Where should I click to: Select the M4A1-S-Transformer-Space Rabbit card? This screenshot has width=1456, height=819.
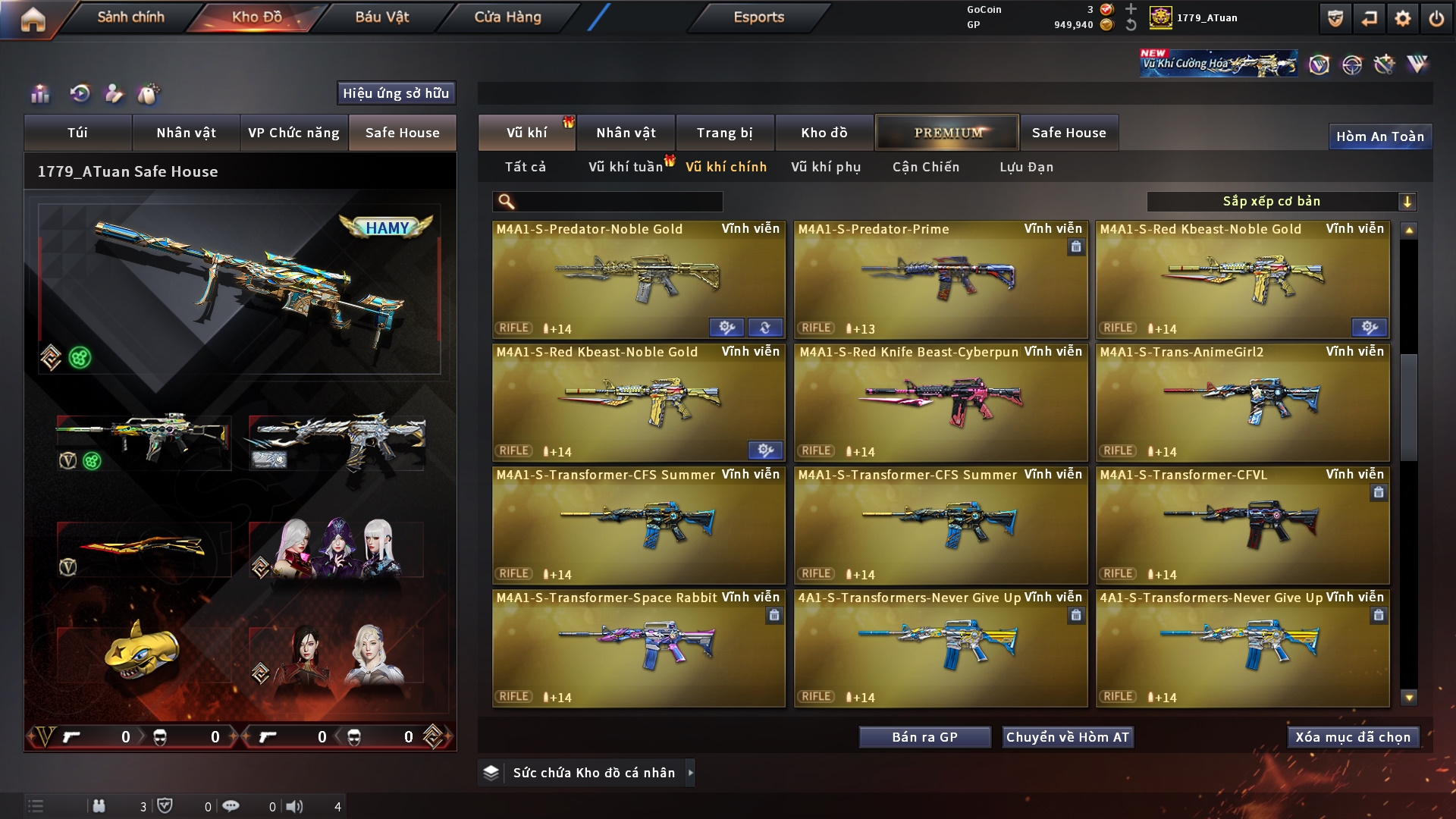tap(639, 649)
